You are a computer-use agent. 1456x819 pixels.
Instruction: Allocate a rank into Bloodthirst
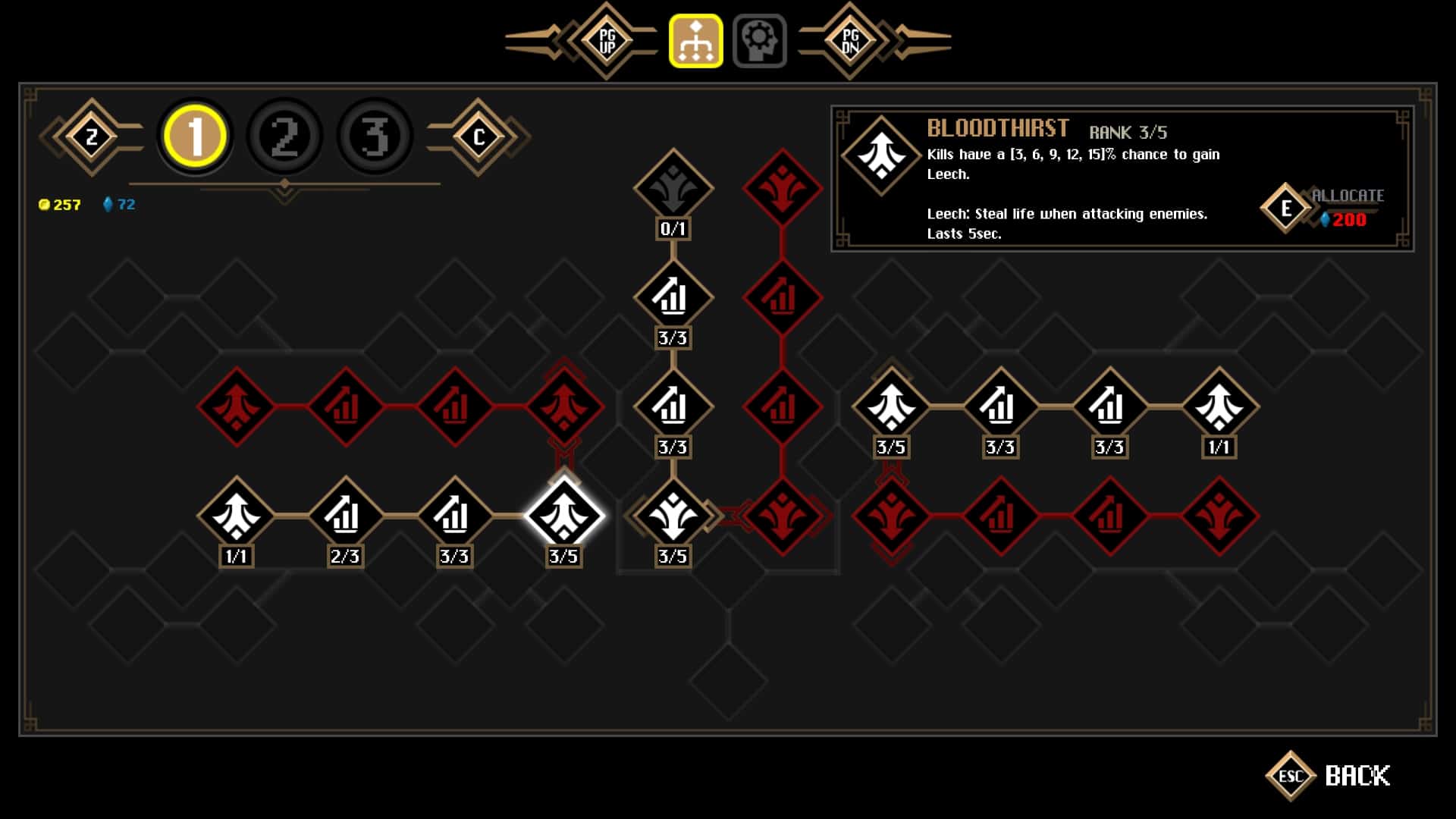click(1287, 208)
